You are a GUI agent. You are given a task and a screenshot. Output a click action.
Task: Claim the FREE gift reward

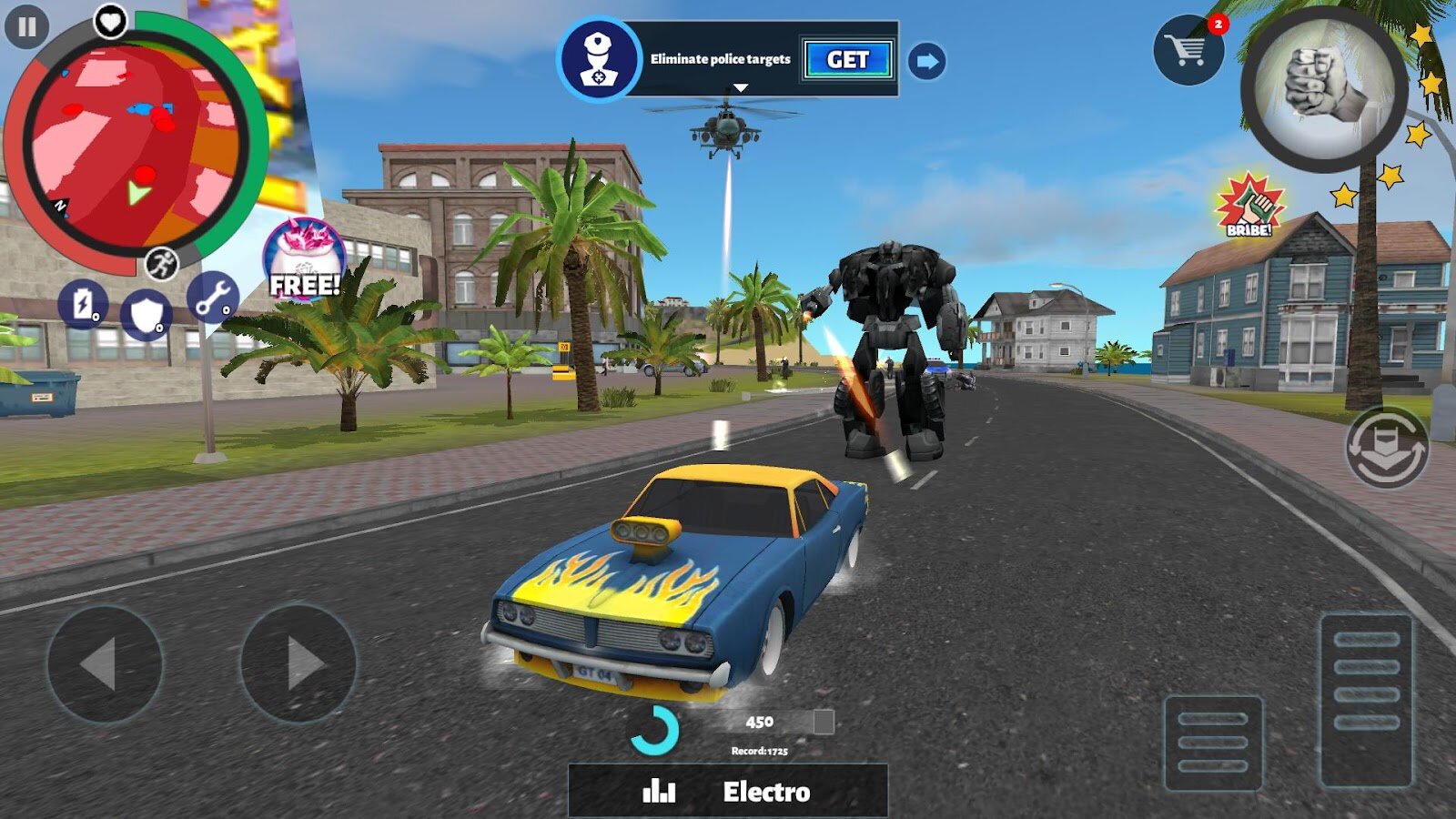304,261
